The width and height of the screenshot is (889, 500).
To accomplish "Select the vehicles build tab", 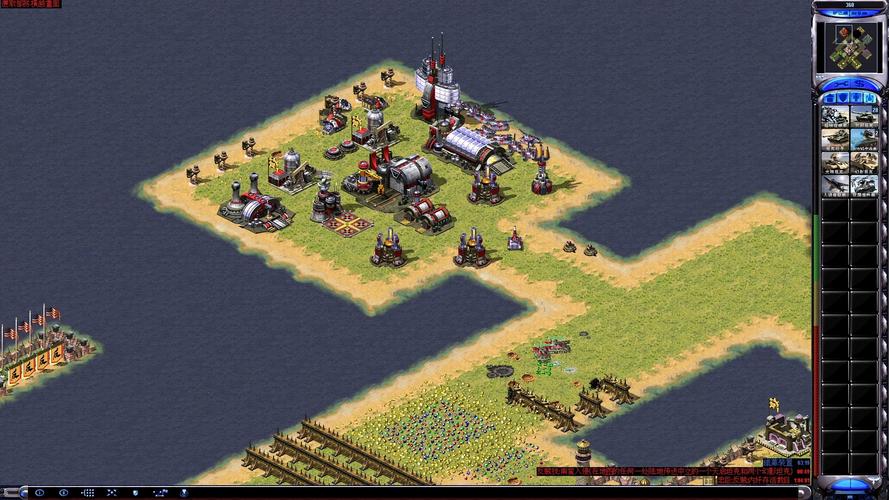I will coord(870,98).
